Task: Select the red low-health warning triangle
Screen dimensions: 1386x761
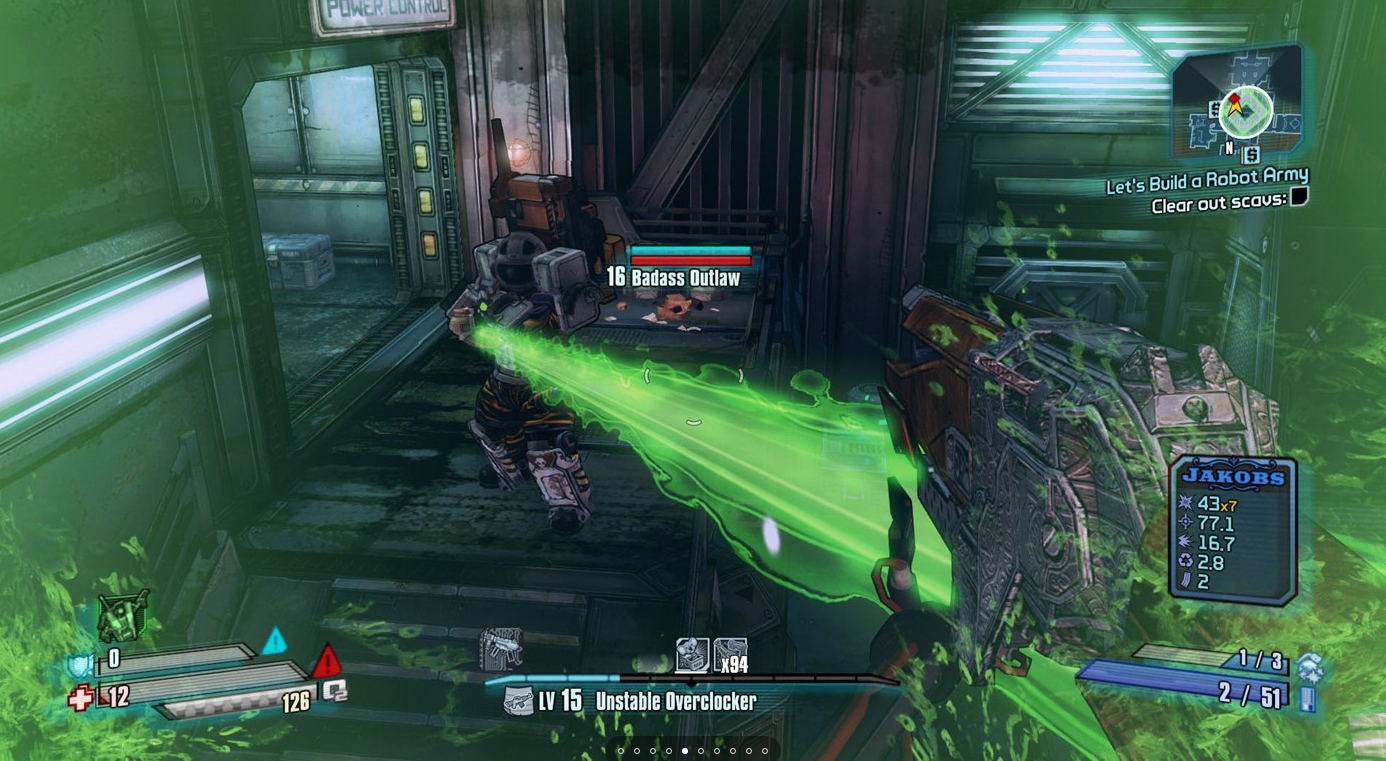Action: (x=326, y=661)
